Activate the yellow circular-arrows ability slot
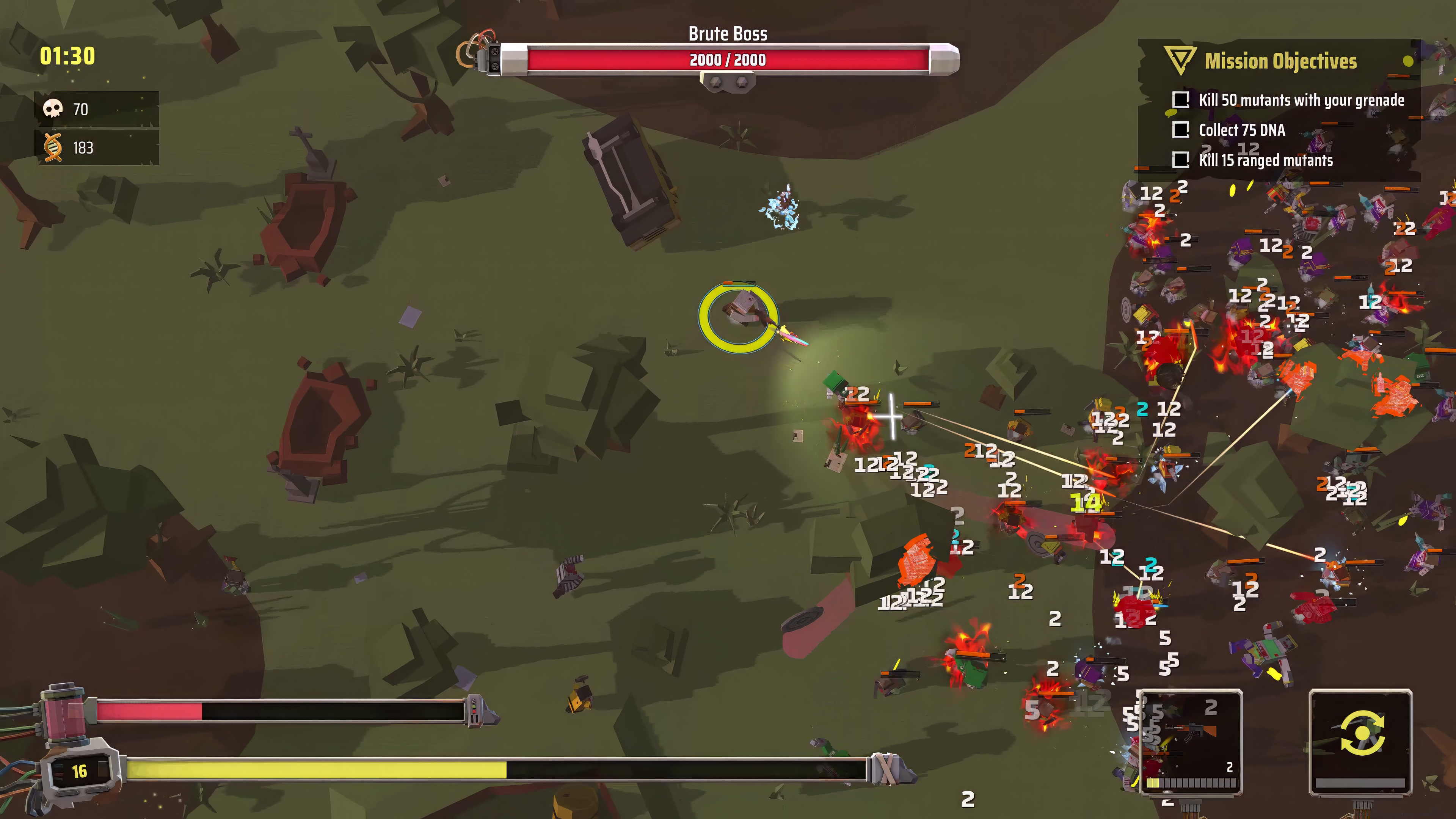This screenshot has width=1456, height=819. (x=1360, y=741)
